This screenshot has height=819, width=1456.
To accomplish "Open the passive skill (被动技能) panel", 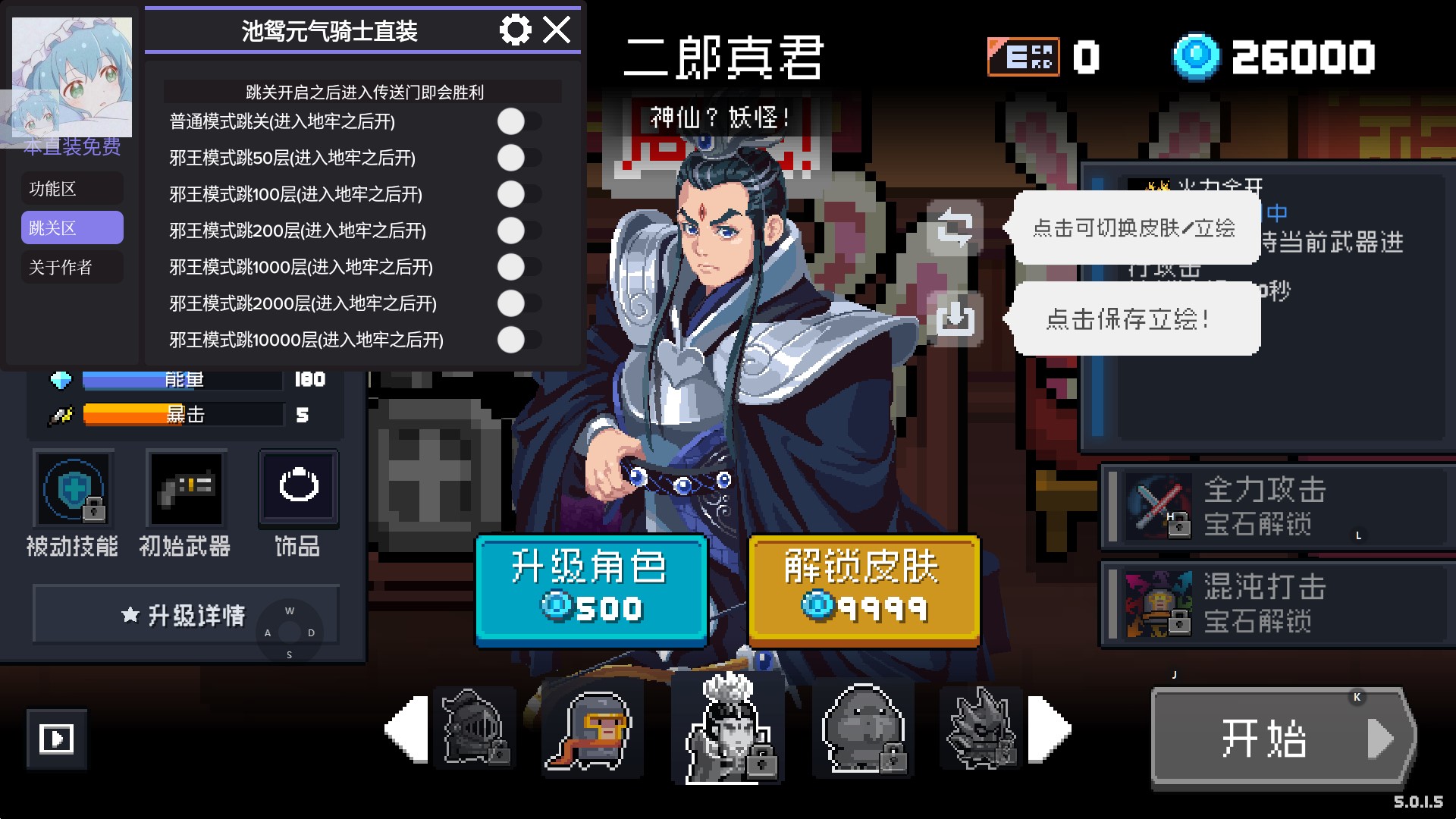I will point(74,488).
